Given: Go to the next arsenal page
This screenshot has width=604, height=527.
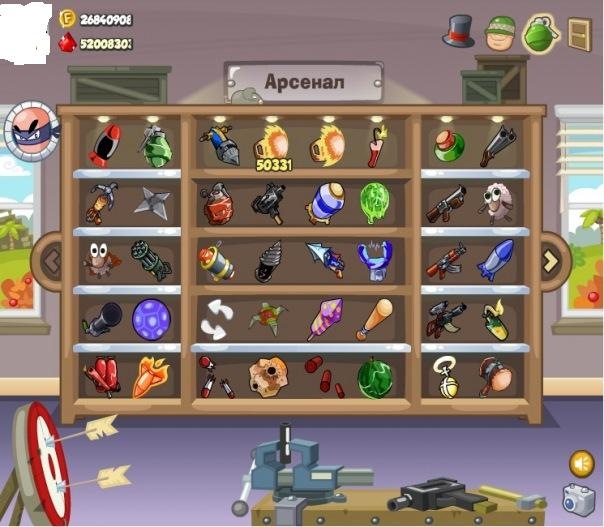Looking at the screenshot, I should [x=550, y=261].
